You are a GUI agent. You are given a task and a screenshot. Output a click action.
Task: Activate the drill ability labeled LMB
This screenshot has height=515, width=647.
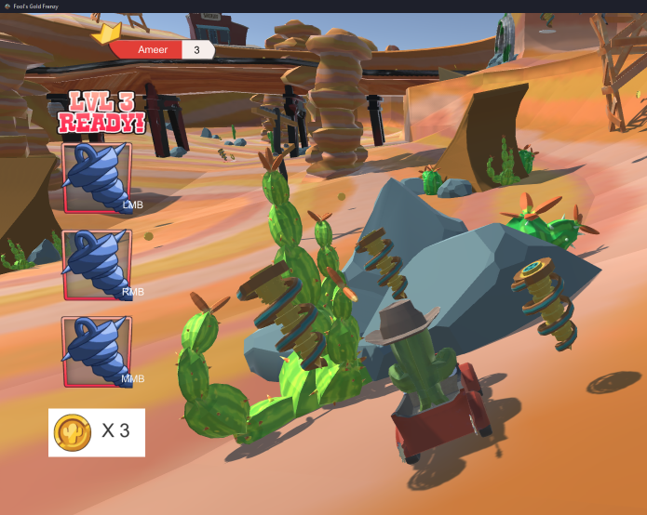pos(97,178)
